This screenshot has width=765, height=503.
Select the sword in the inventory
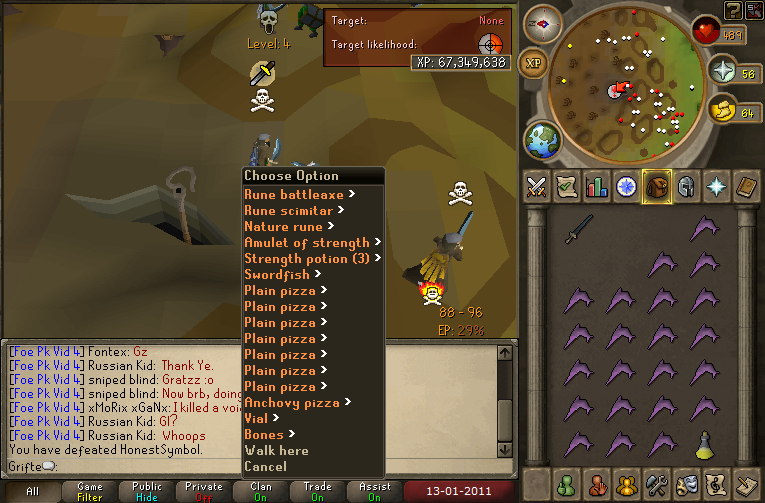(579, 231)
